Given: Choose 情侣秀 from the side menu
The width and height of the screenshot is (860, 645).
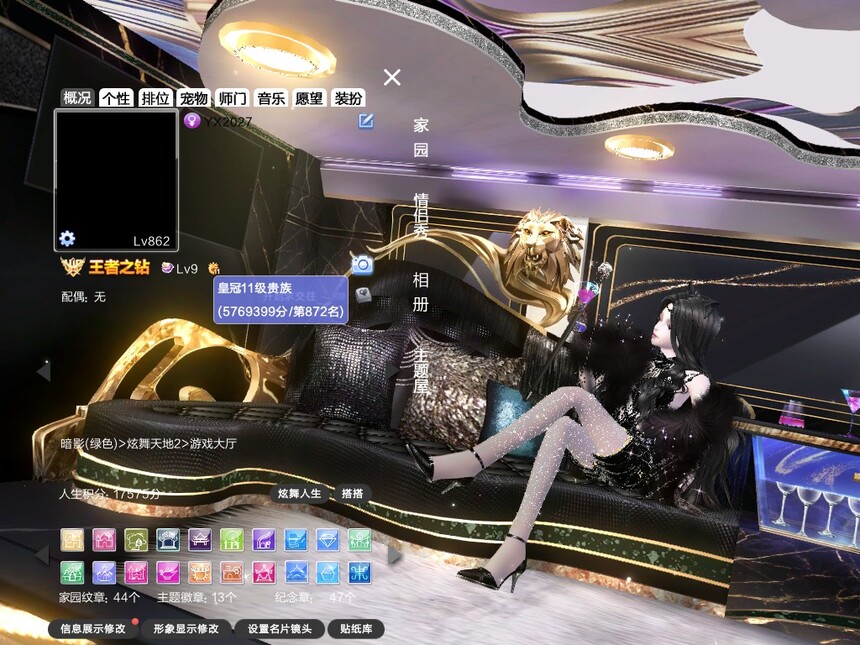Looking at the screenshot, I should coord(421,216).
